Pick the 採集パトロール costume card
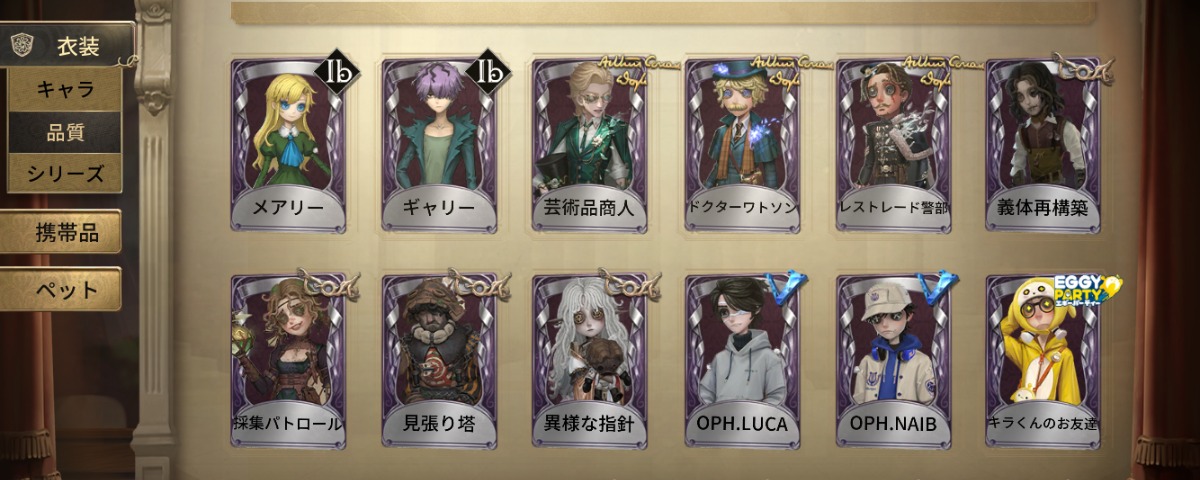This screenshot has width=1200, height=480. (288, 360)
